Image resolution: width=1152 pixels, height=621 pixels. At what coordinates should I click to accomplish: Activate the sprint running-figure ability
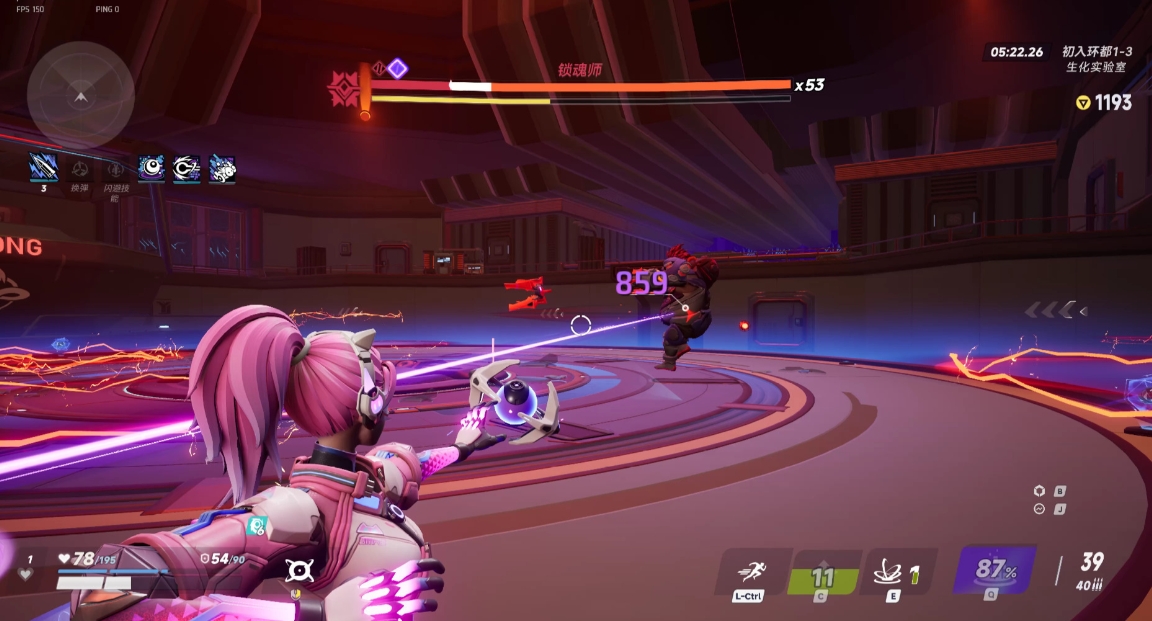750,572
